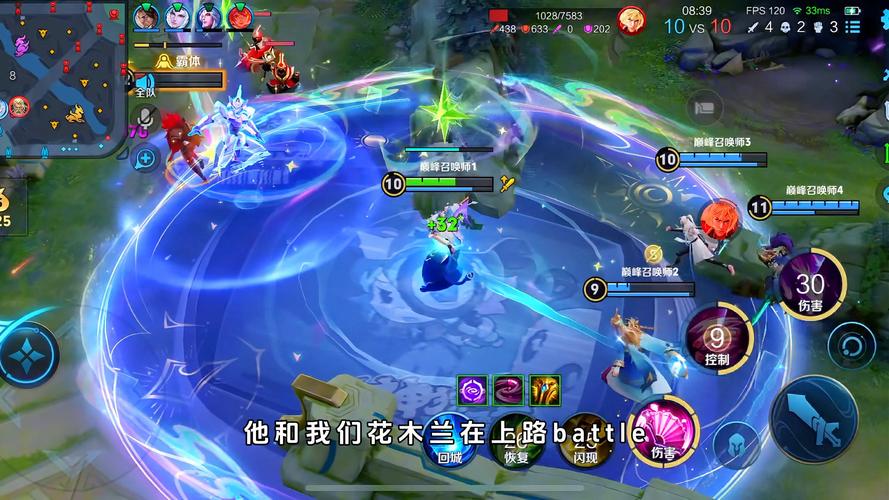Select the purple swirl equipment icon

472,389
